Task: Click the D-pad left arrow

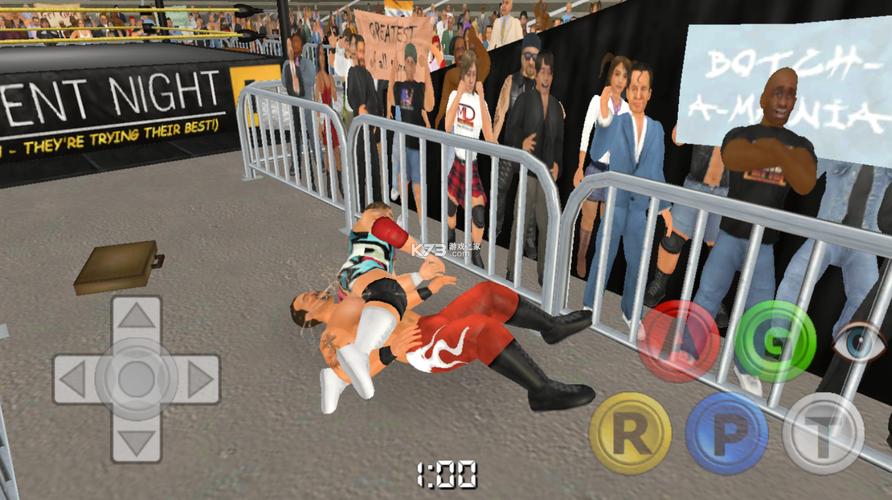Action: tap(75, 379)
